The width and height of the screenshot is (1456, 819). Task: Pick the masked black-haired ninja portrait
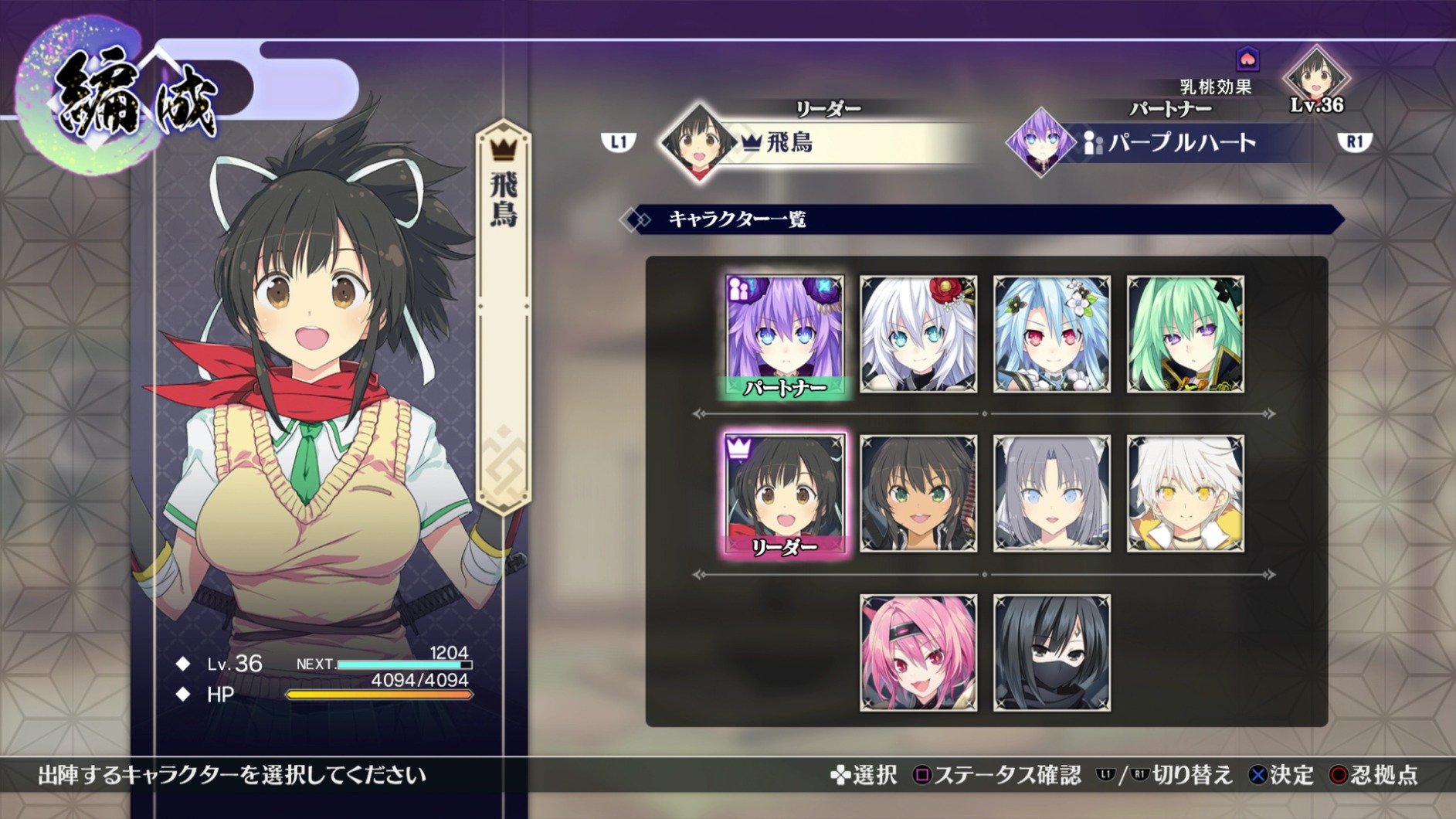click(x=1052, y=653)
